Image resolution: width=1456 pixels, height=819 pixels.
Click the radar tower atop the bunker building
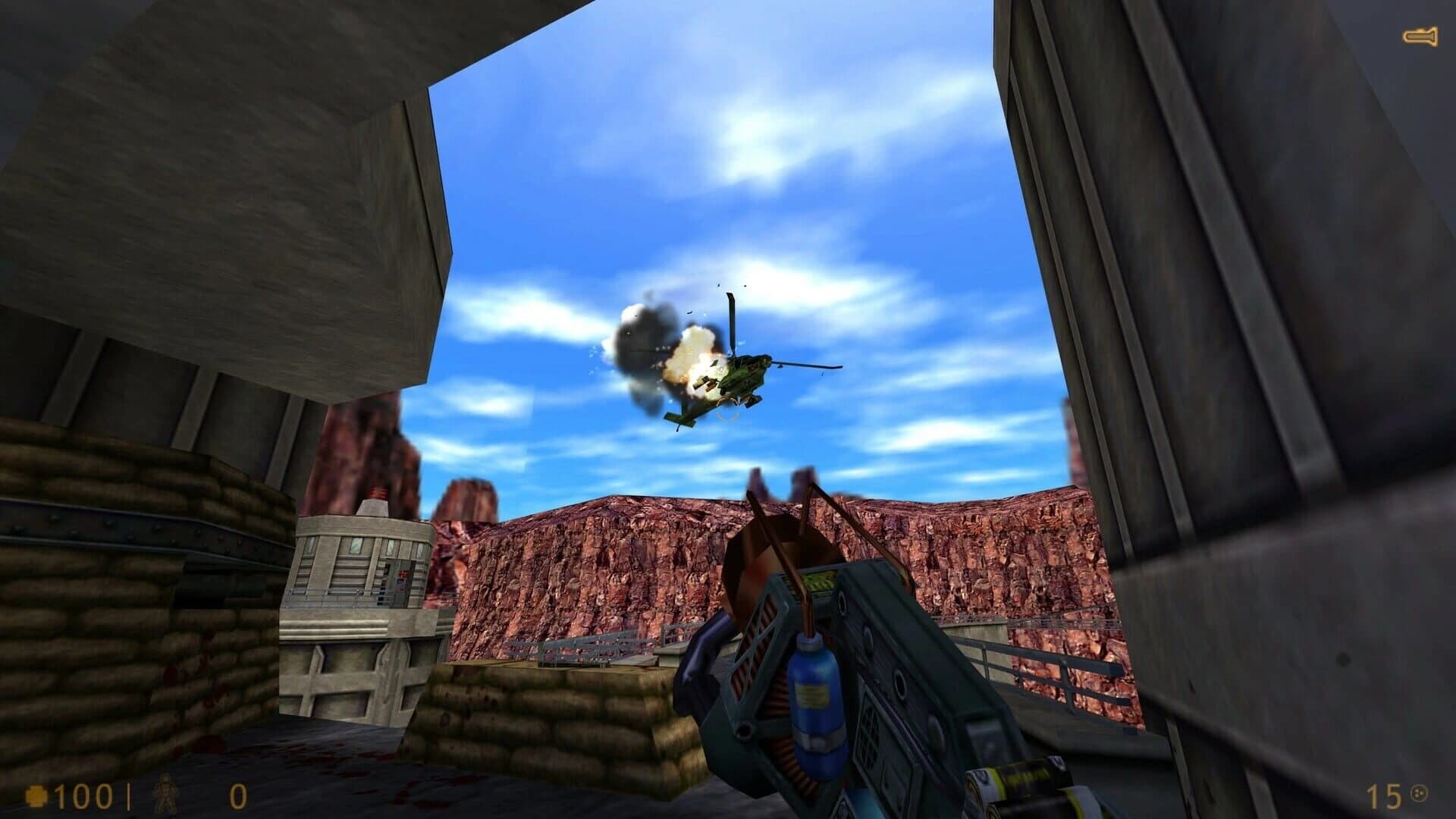[377, 493]
